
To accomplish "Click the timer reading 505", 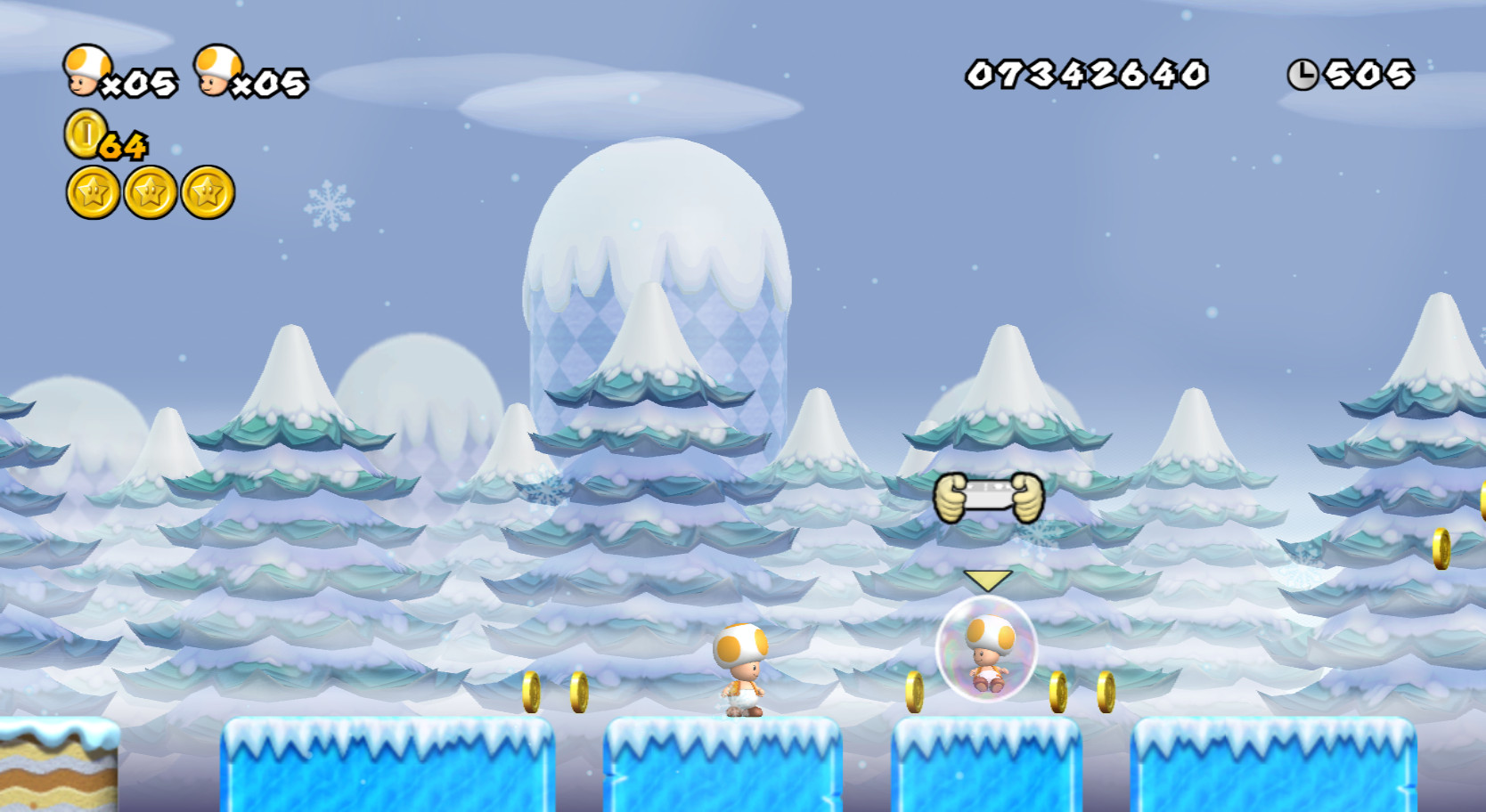I will point(1369,77).
